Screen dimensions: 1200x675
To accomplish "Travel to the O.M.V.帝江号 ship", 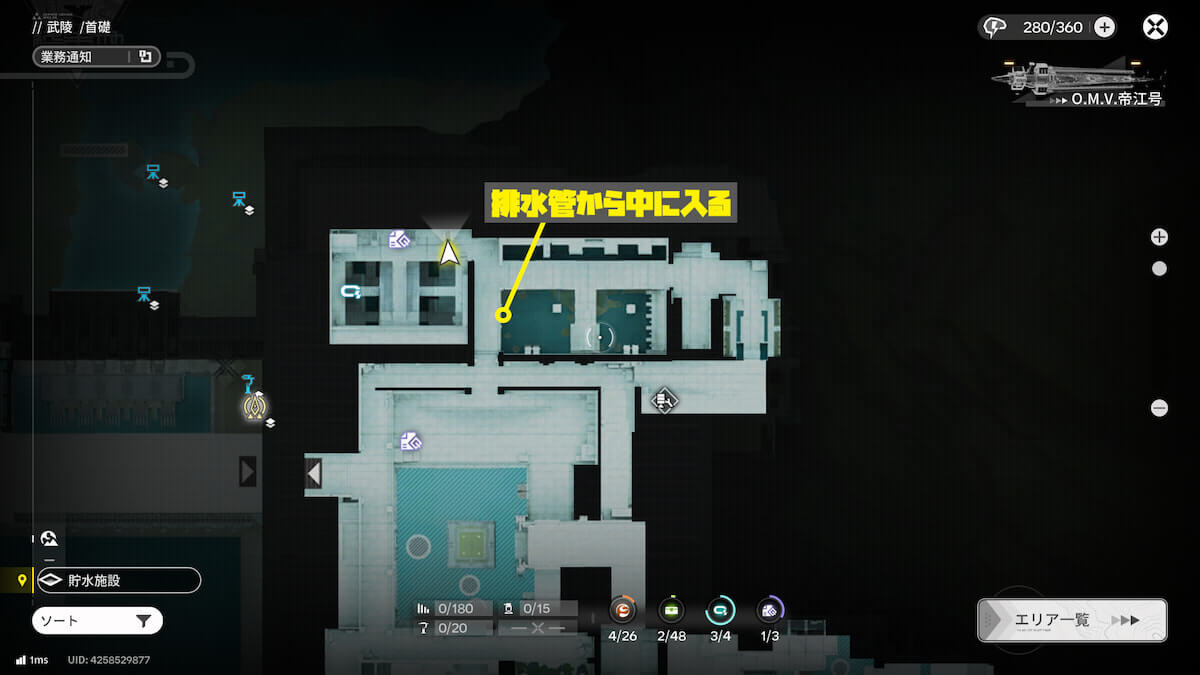I will pyautogui.click(x=1077, y=82).
